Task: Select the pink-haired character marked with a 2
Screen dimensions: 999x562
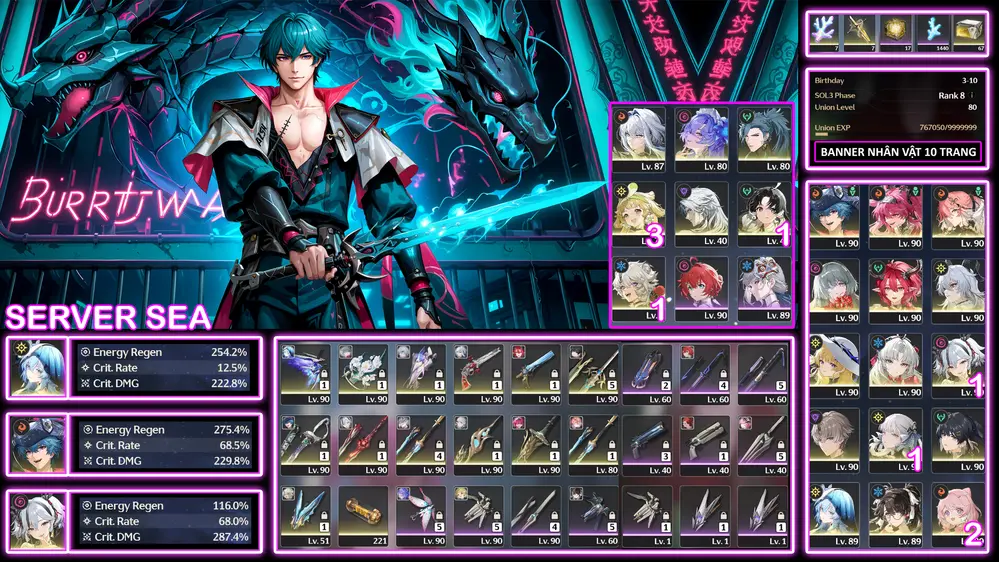Action: coord(958,514)
